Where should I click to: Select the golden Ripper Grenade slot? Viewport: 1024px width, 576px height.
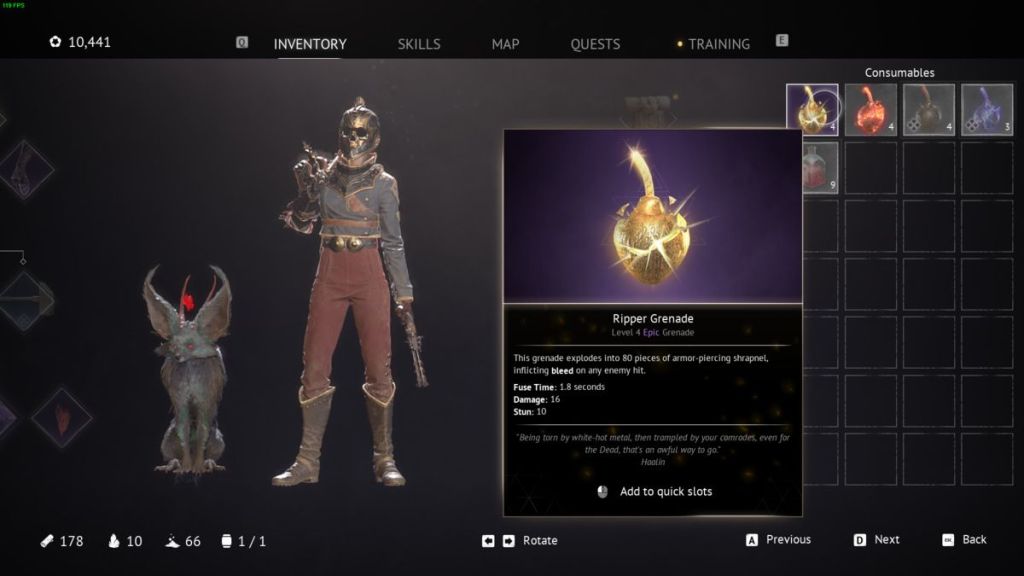[812, 109]
